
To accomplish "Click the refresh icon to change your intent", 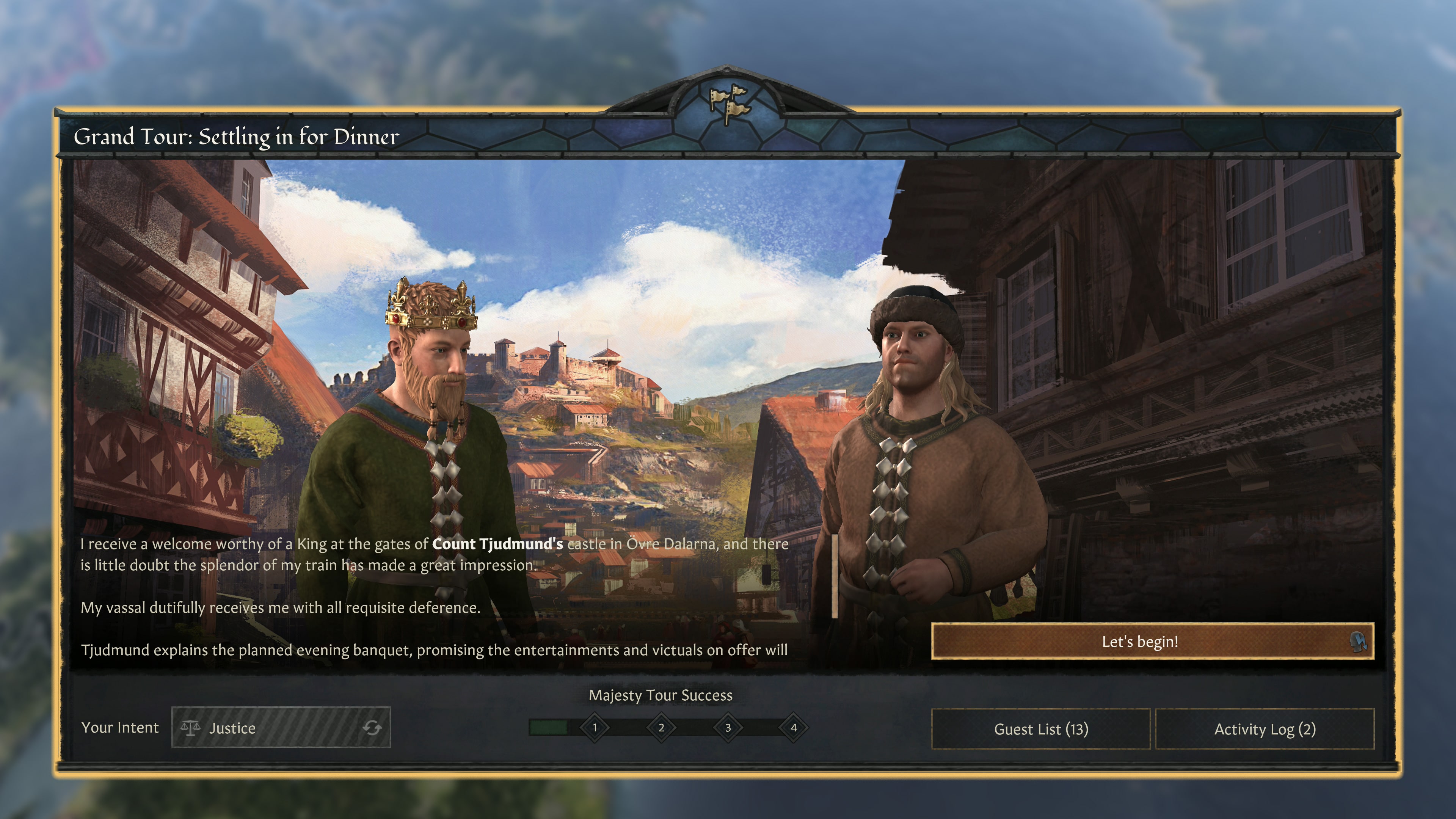I will [x=373, y=728].
